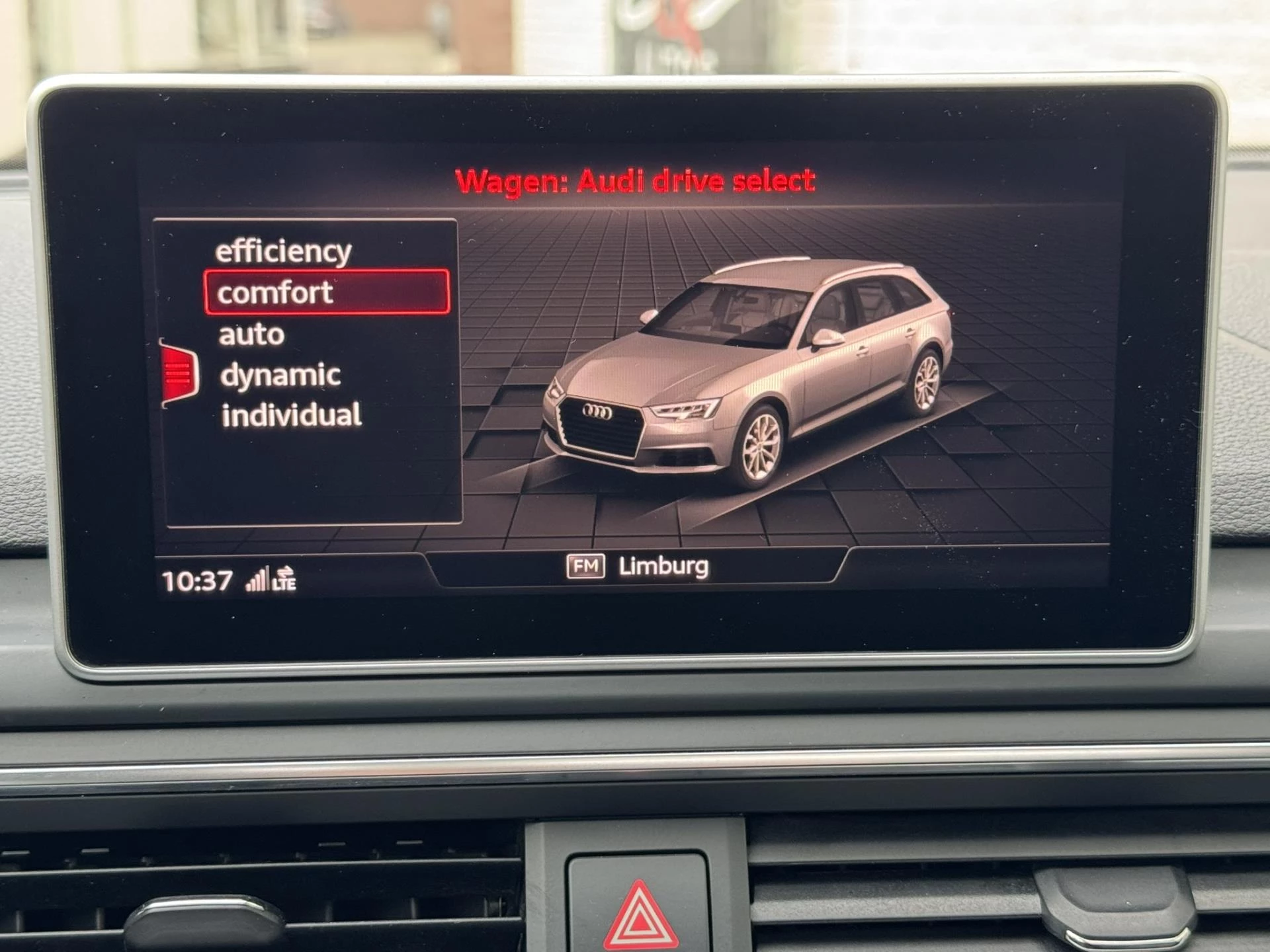Click the Limburg radio station name
The width and height of the screenshot is (1270, 952).
pos(664,565)
